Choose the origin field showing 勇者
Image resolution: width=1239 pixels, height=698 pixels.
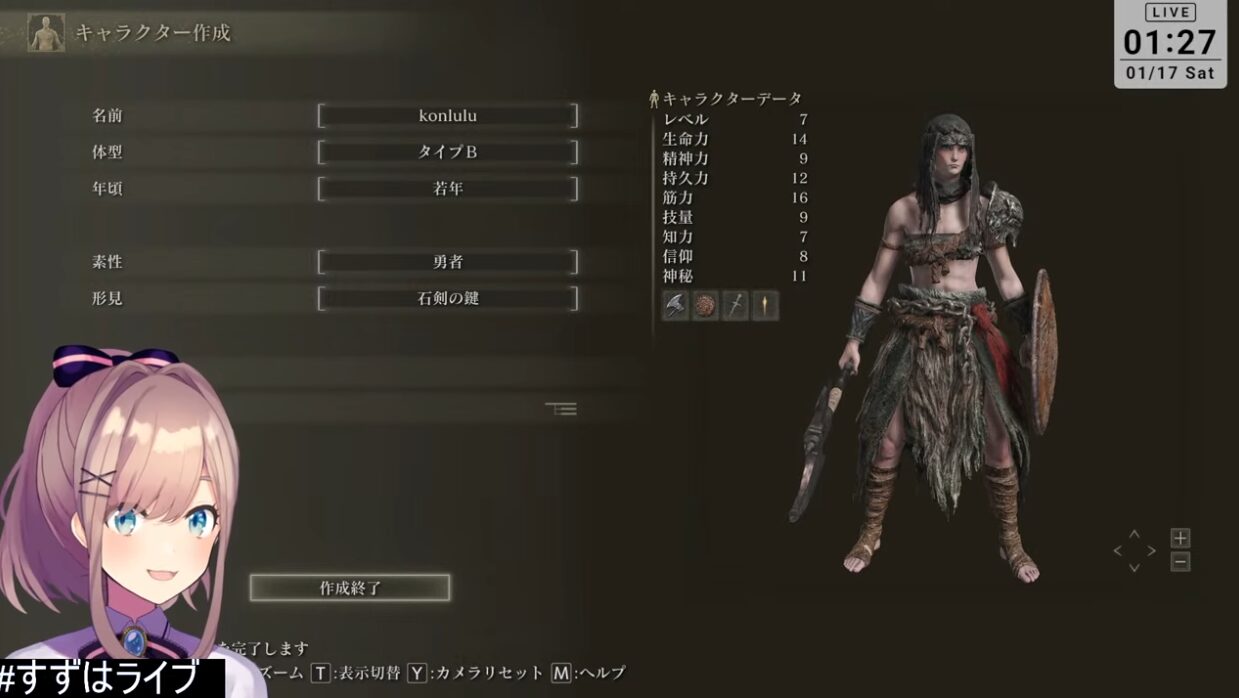(x=447, y=262)
